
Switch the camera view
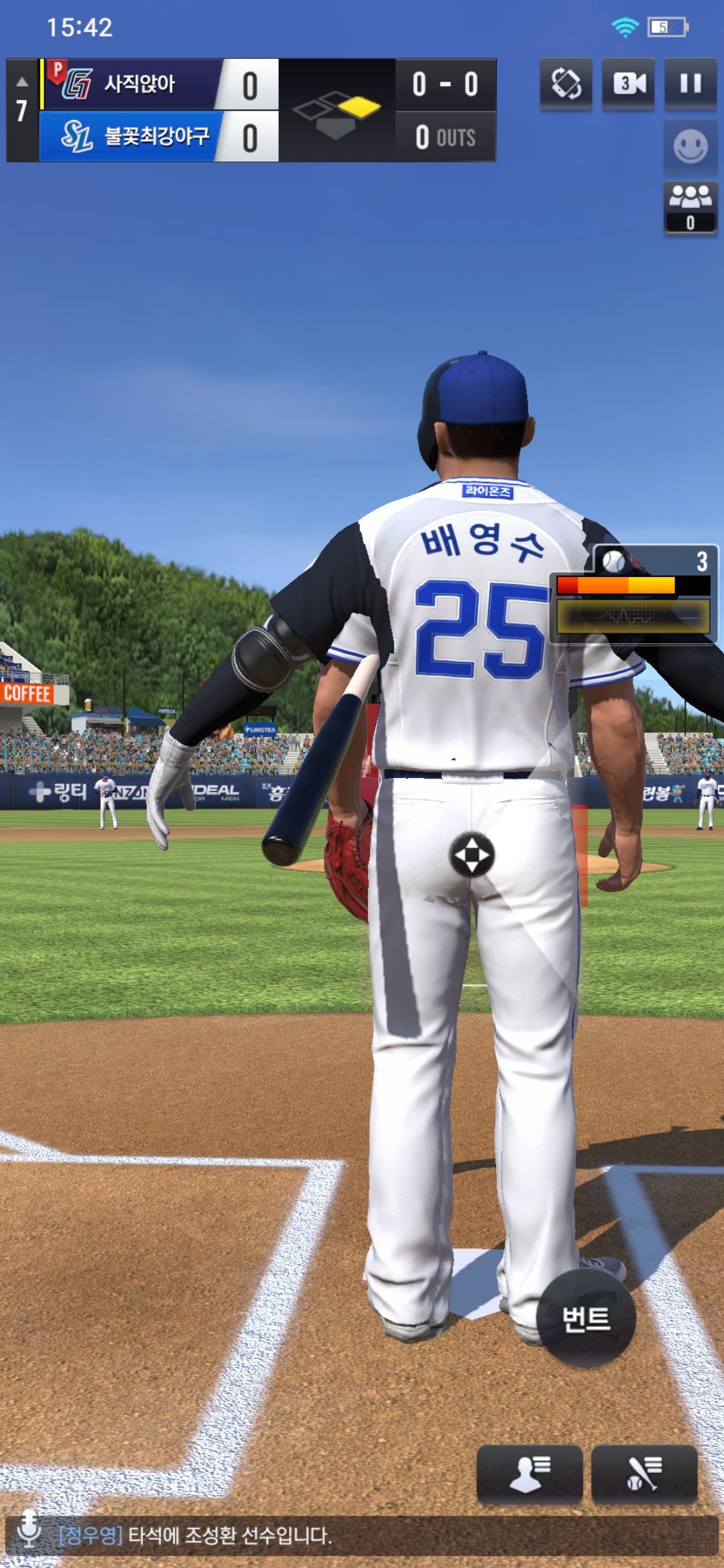(628, 84)
